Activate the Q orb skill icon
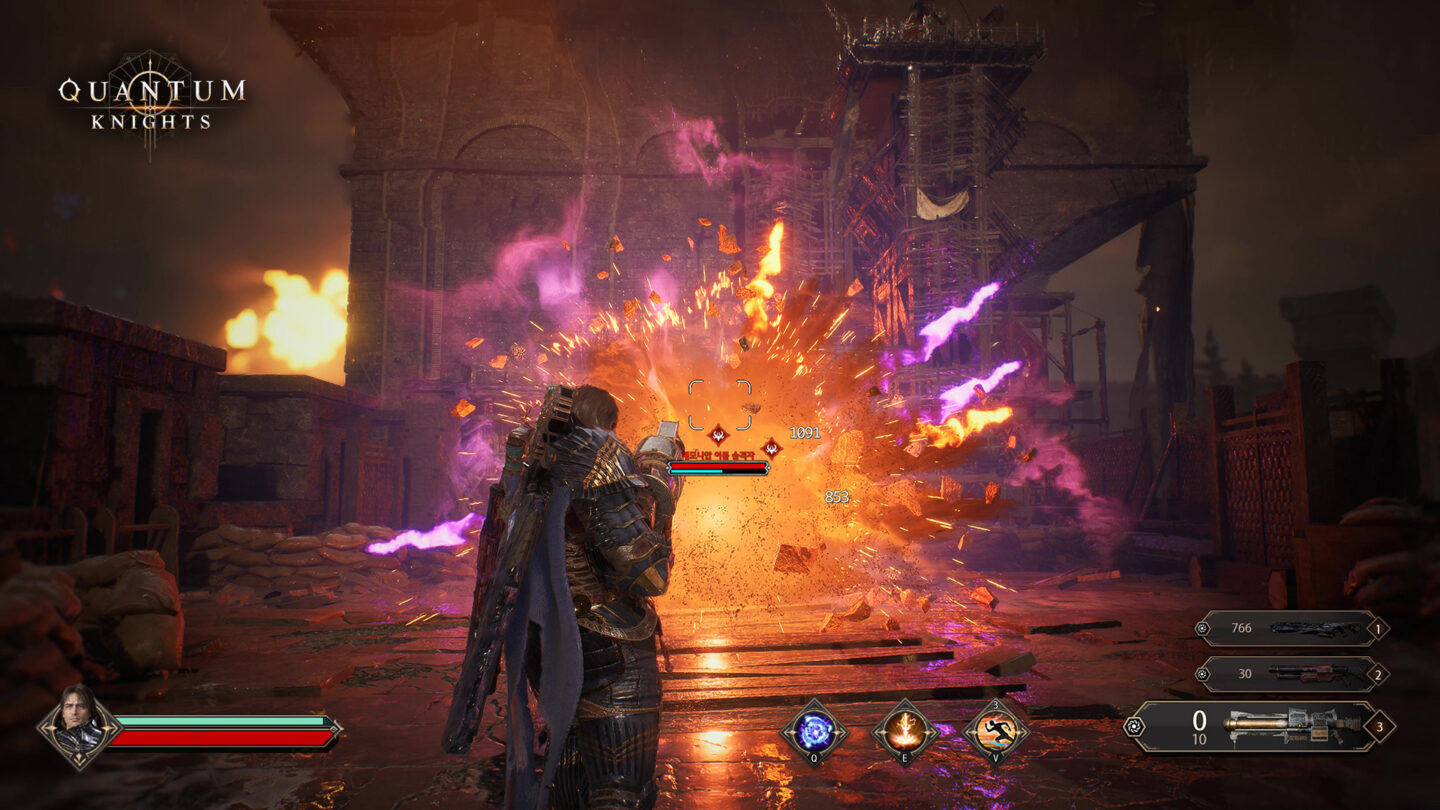 click(815, 731)
